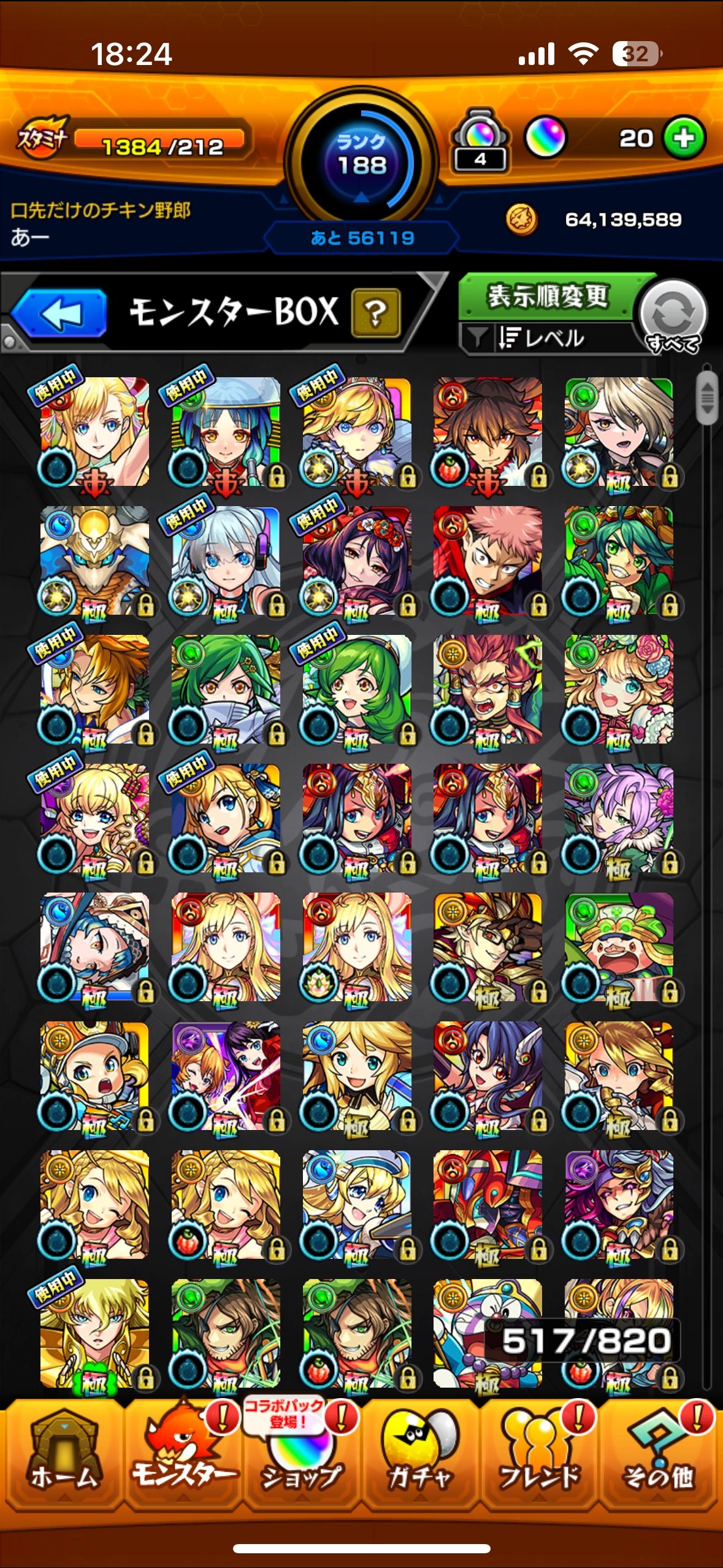Tap the stamina flame icon
The width and height of the screenshot is (723, 1568).
pos(43,138)
